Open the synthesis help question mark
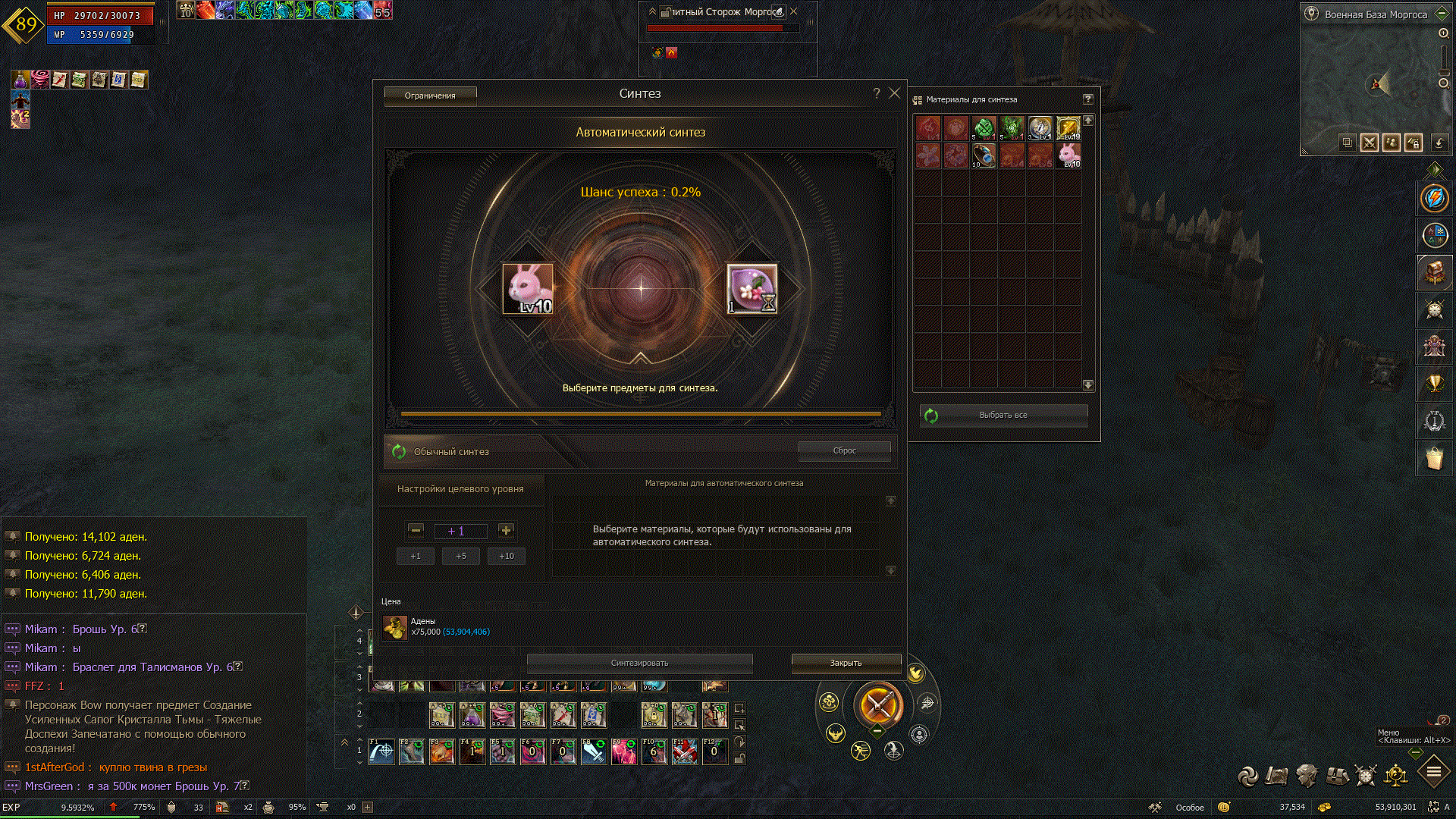This screenshot has width=1456, height=819. tap(877, 93)
